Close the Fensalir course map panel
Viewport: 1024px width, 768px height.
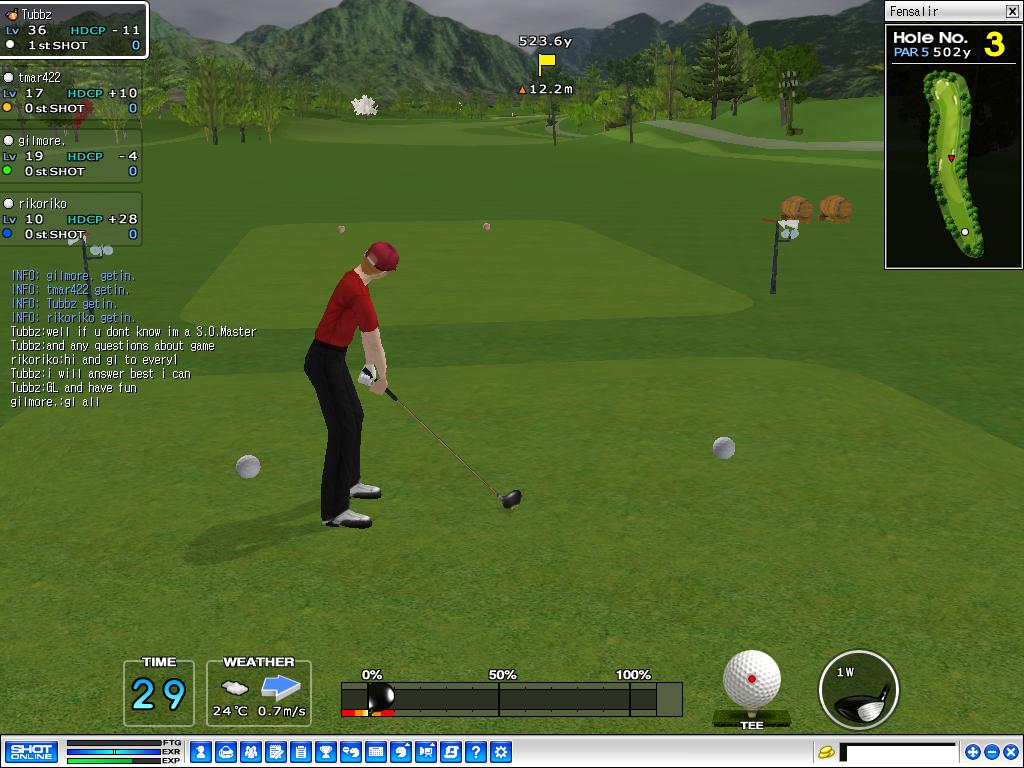tap(1012, 11)
